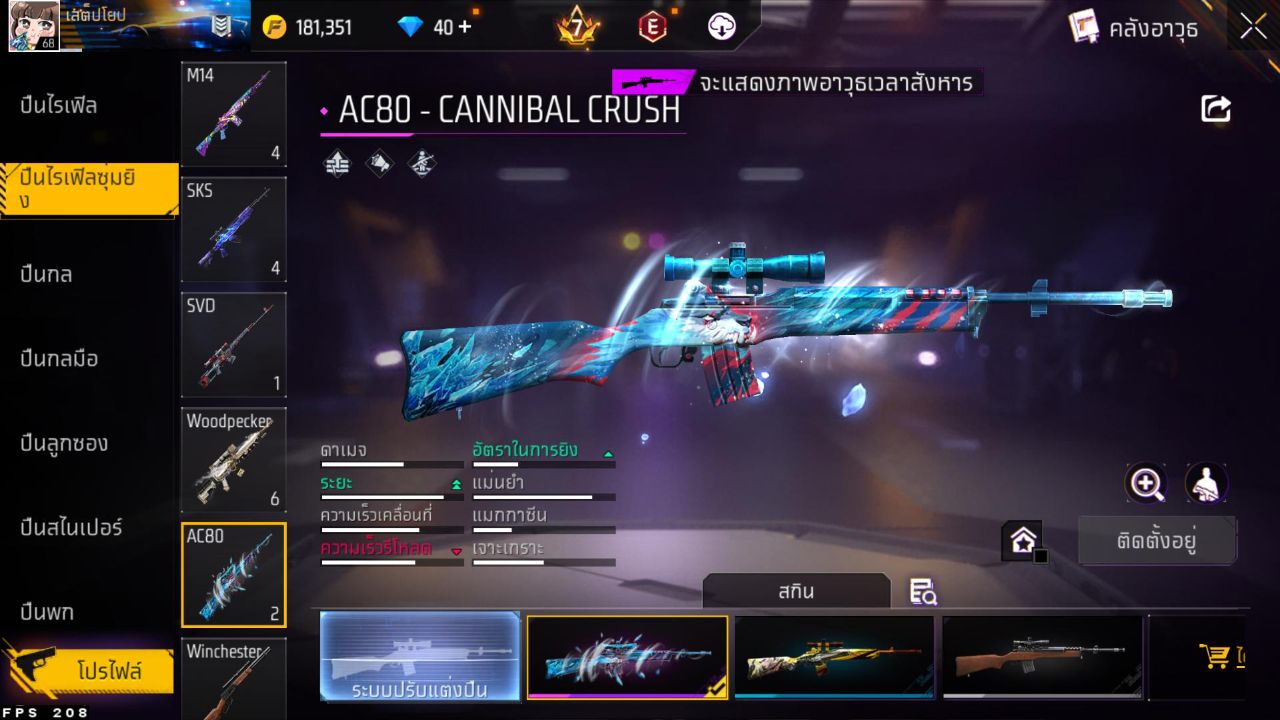The width and height of the screenshot is (1280, 720).
Task: Preview the weapon on character icon
Action: [1206, 484]
